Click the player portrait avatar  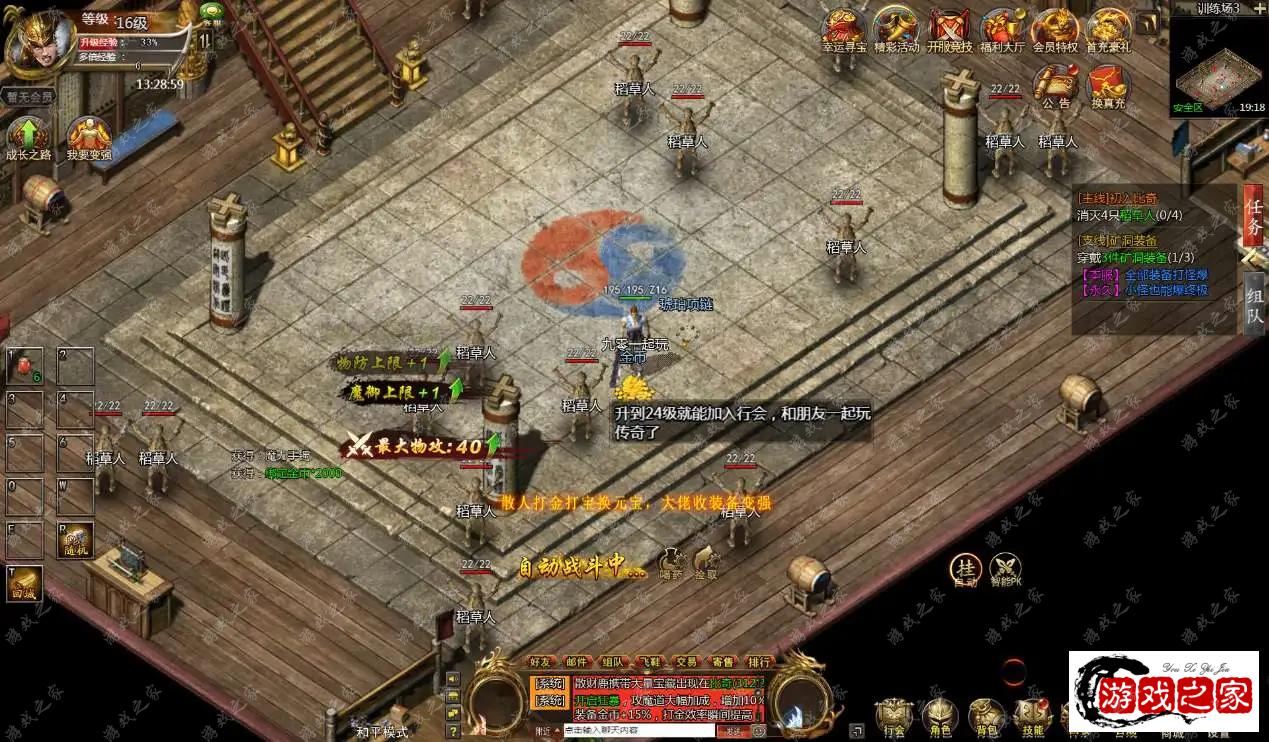38,42
